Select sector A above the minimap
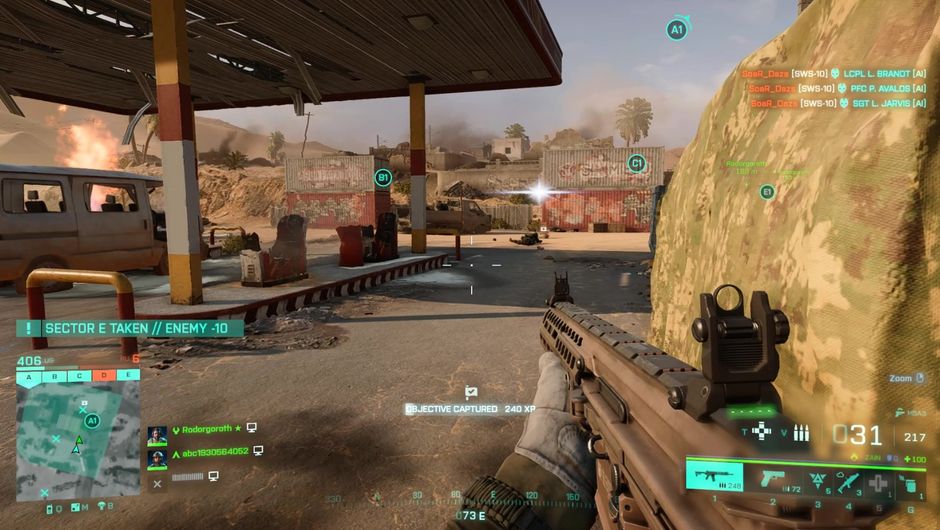 pyautogui.click(x=28, y=376)
